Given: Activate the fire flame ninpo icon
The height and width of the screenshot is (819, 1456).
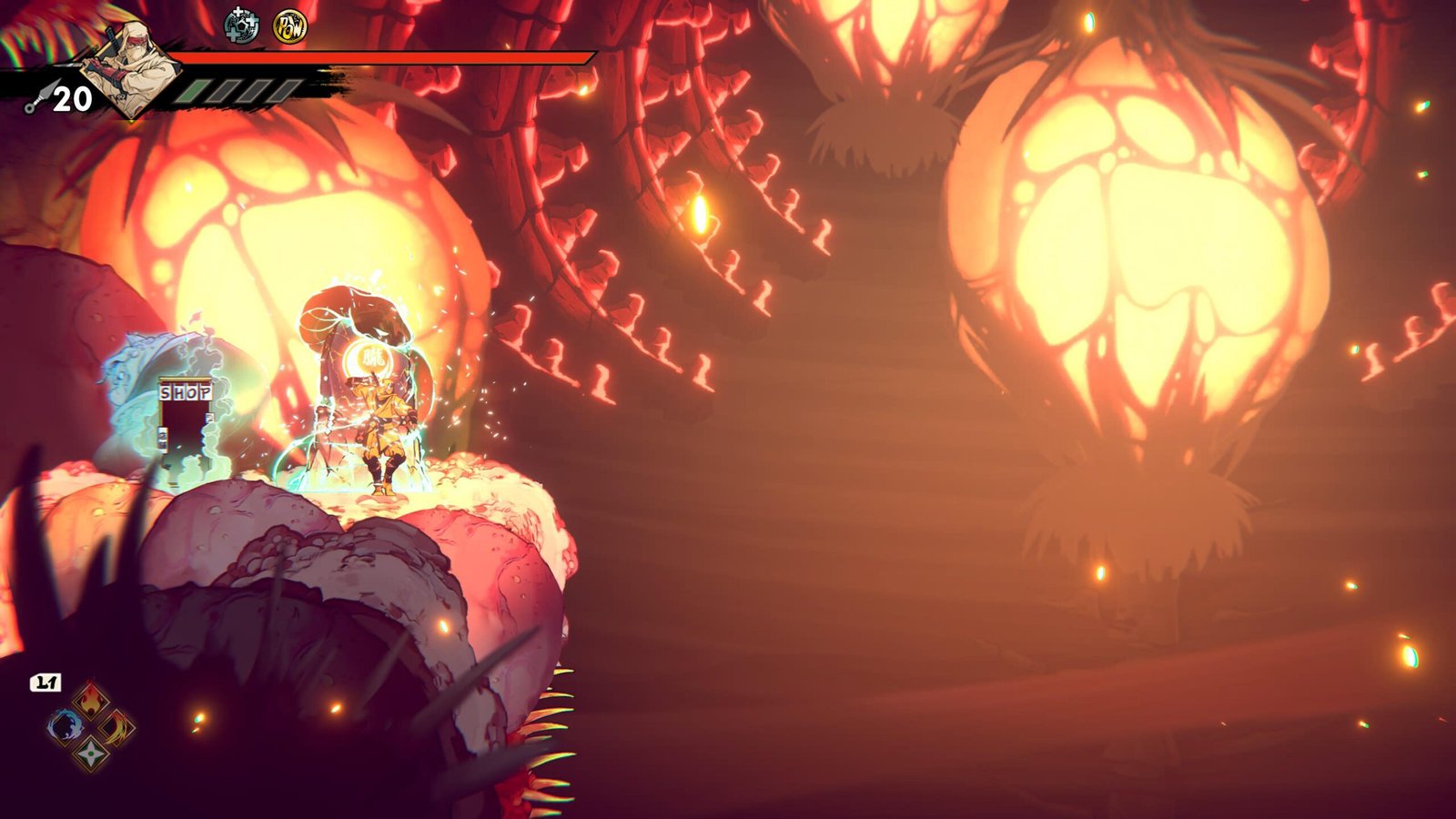Looking at the screenshot, I should (x=91, y=701).
